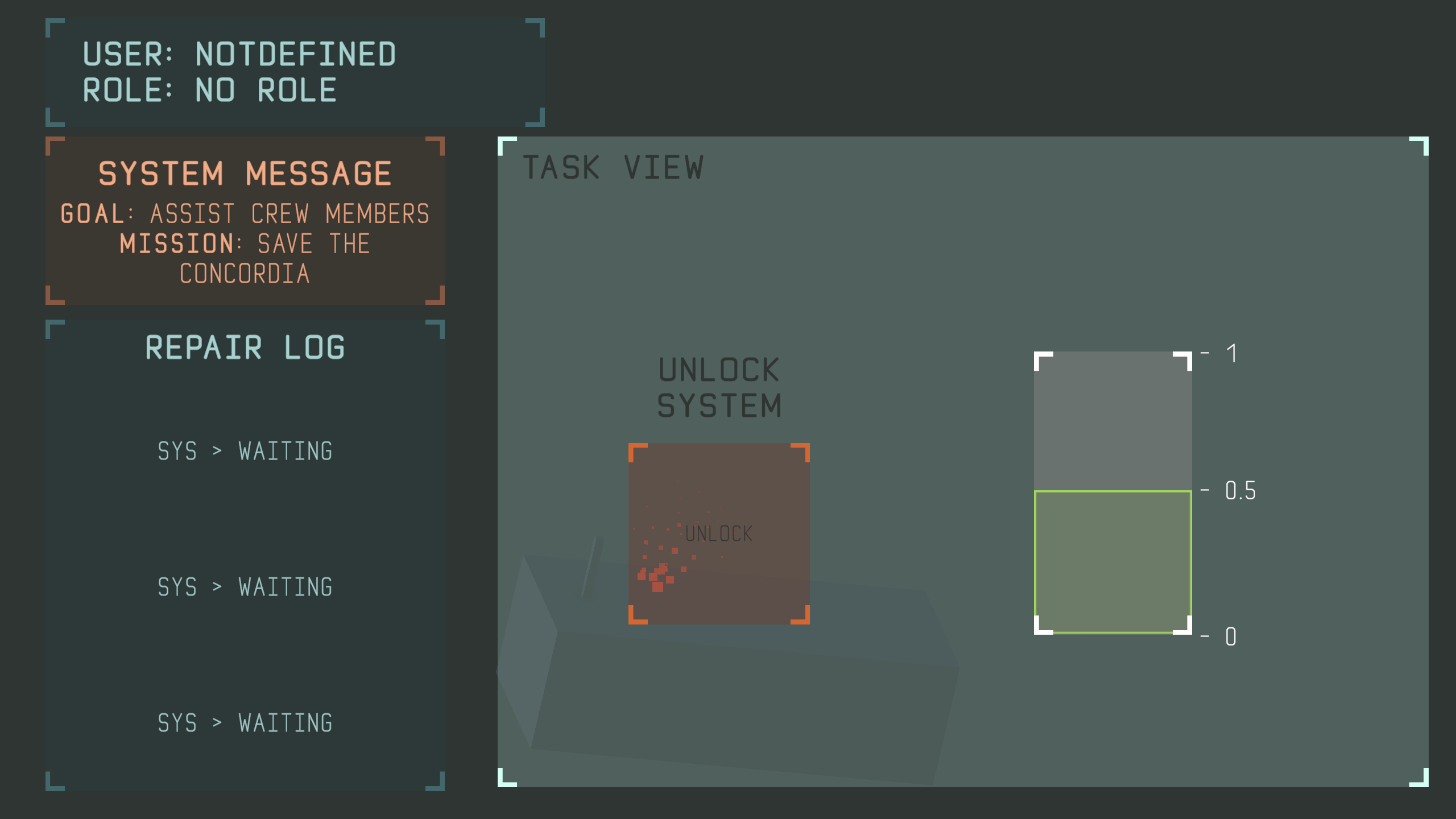
Task: Expand the third SYS > WAITING log entry
Action: tap(245, 723)
